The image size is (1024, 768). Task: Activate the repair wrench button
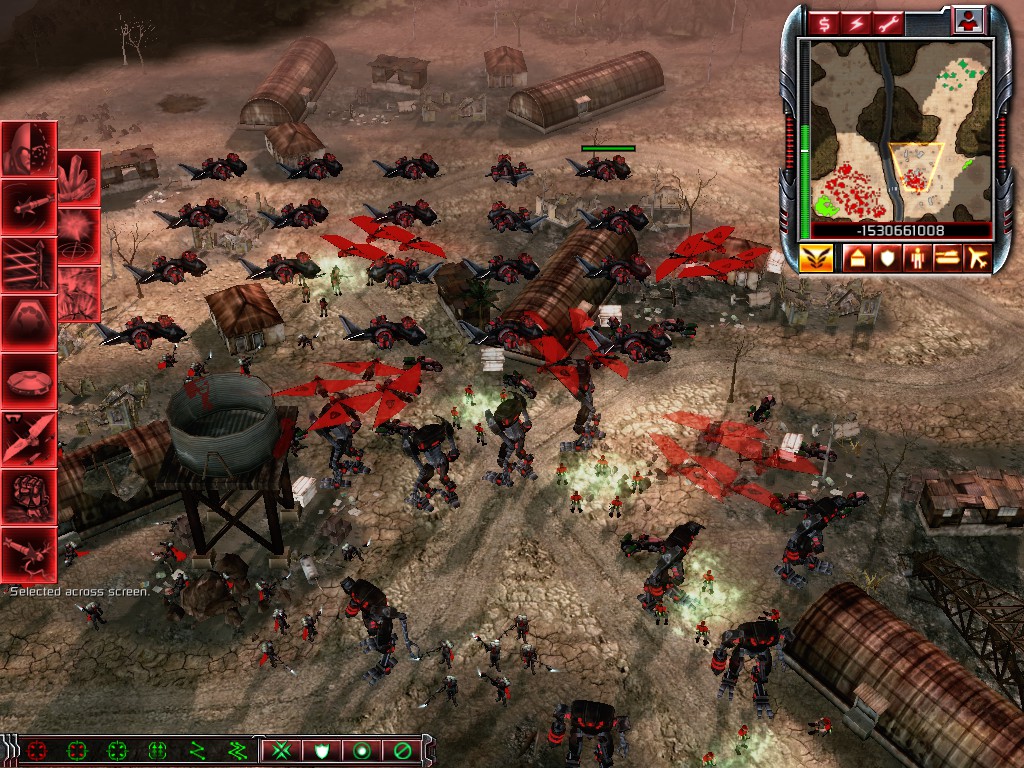pyautogui.click(x=886, y=22)
